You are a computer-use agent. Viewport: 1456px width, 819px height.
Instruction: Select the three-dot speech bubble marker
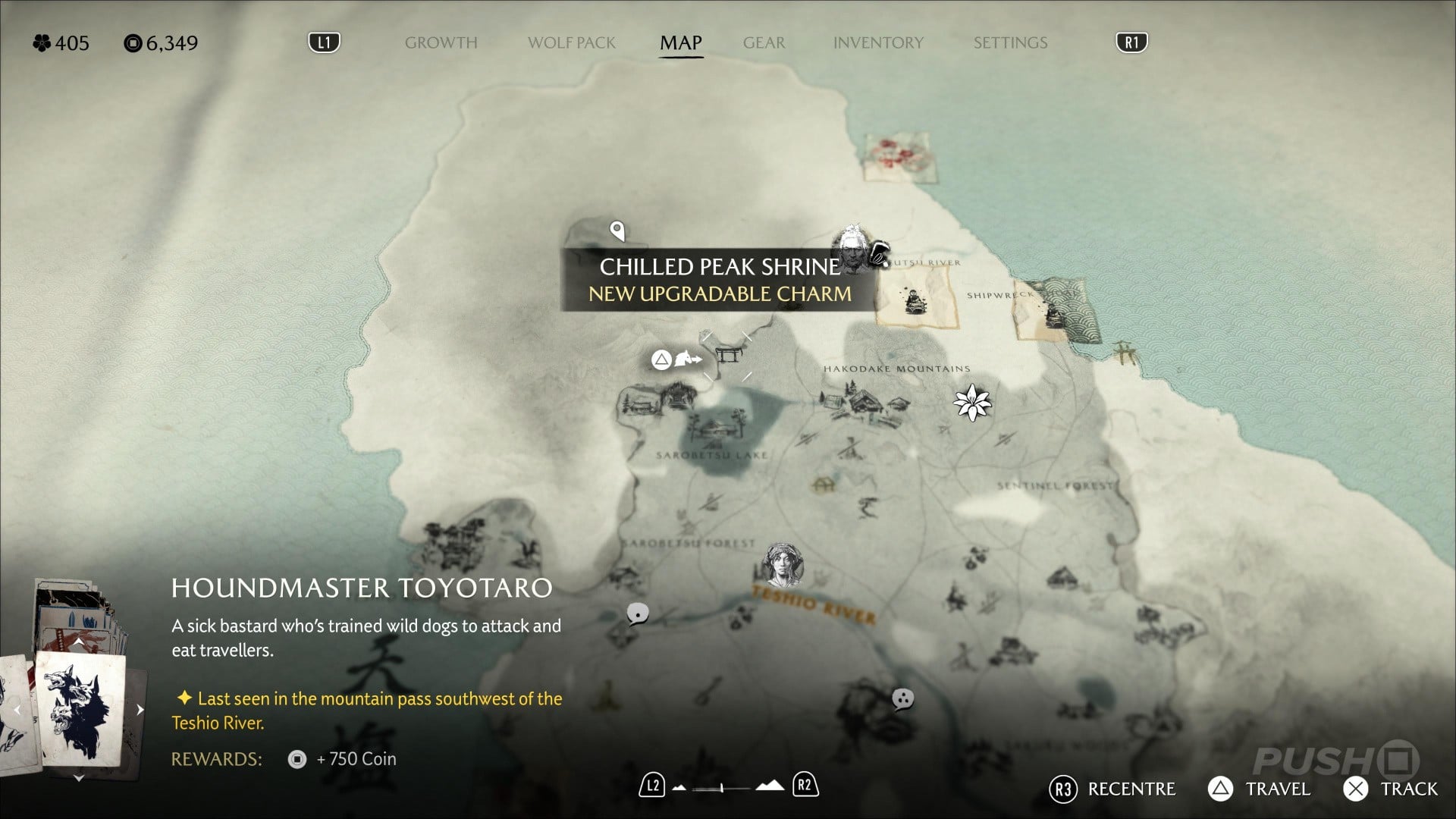902,698
